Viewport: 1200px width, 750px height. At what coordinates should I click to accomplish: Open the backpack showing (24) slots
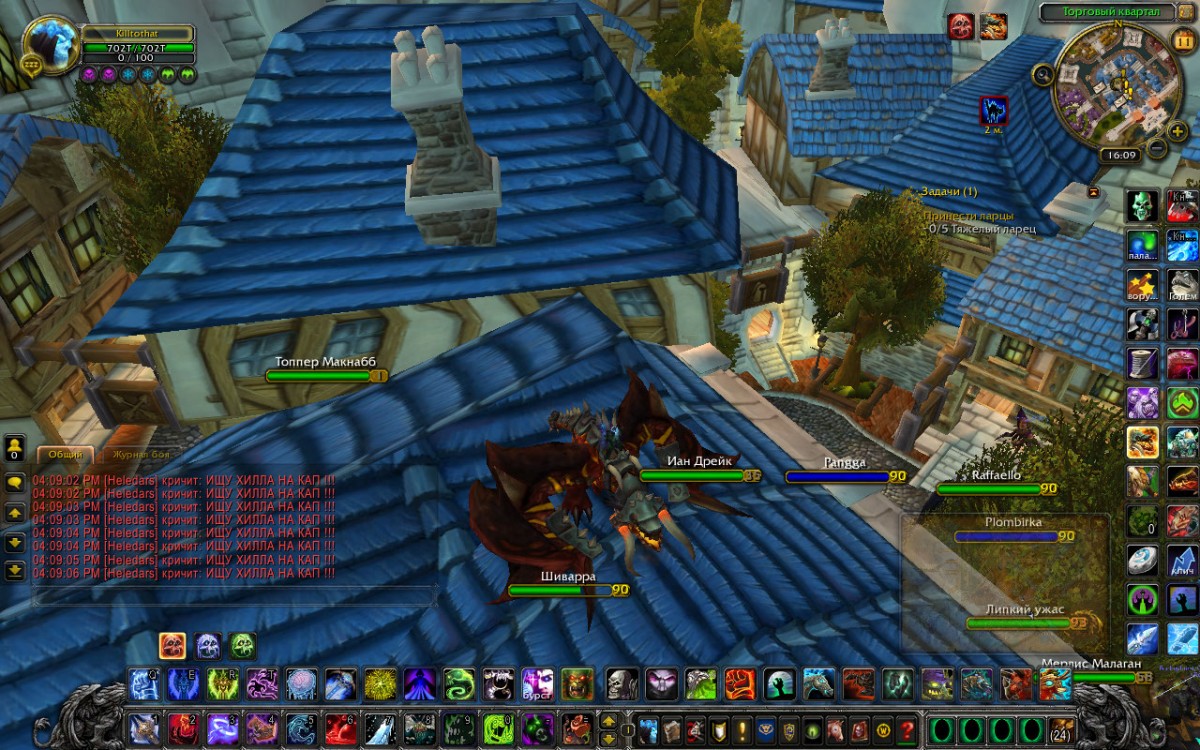coord(1061,729)
